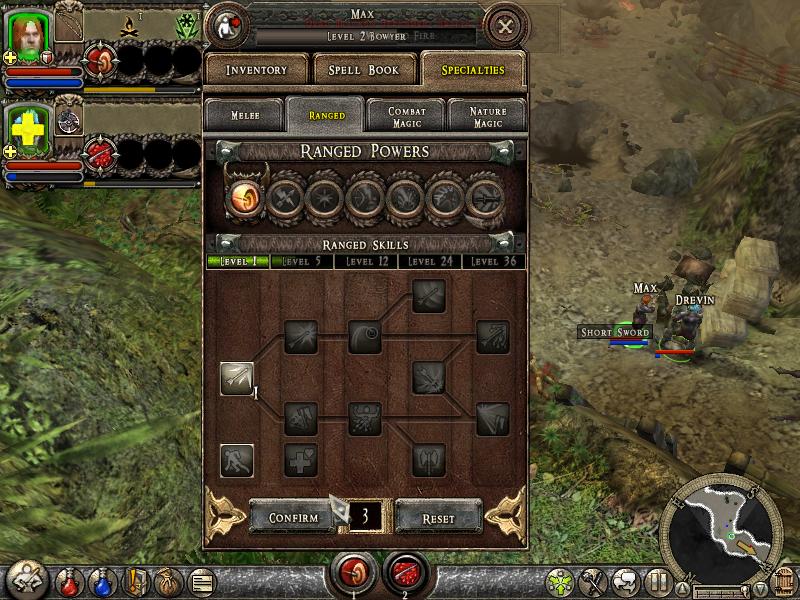The height and width of the screenshot is (600, 800).
Task: Pause the game with the pause button
Action: coord(656,580)
